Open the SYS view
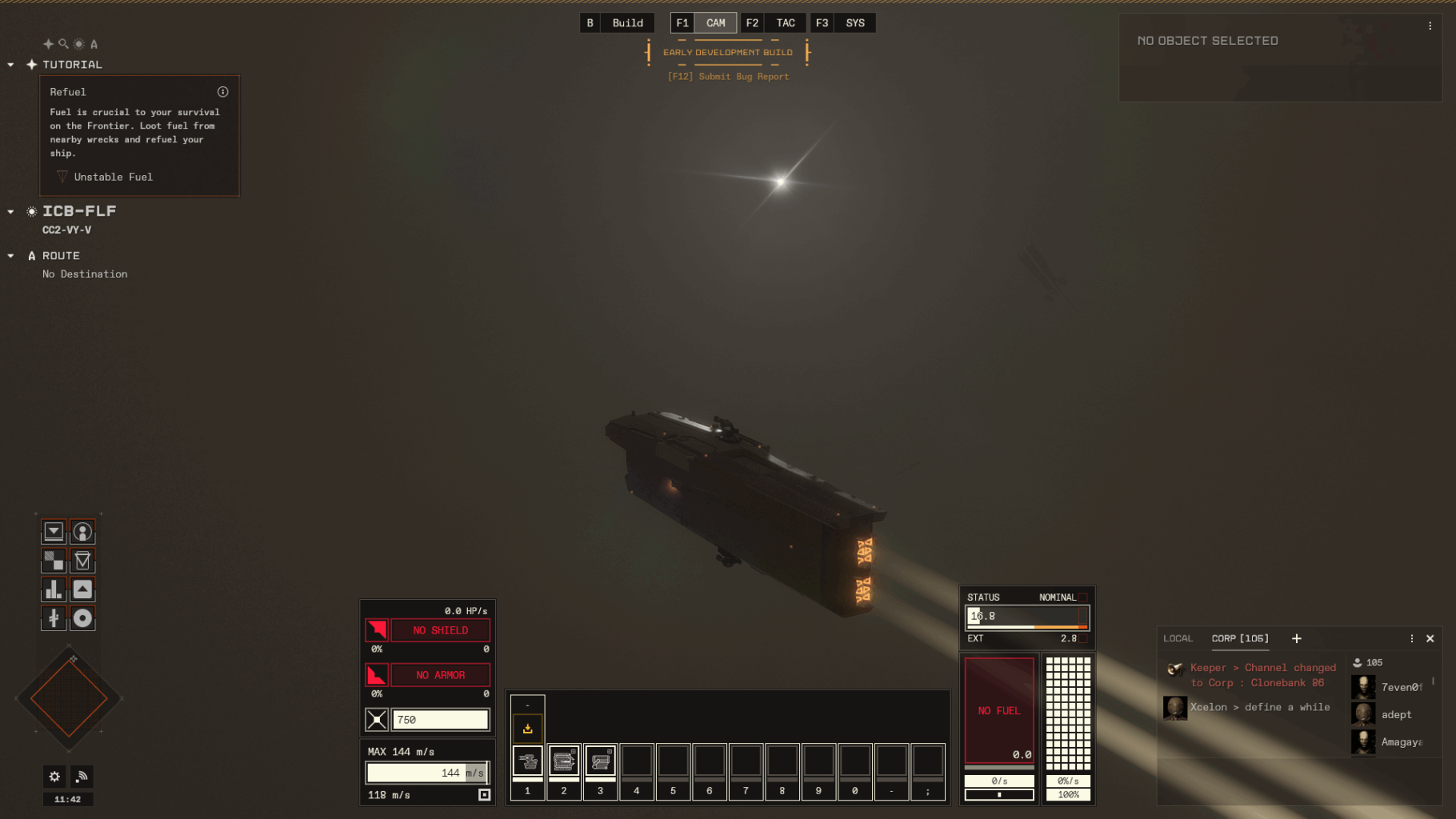 point(854,23)
